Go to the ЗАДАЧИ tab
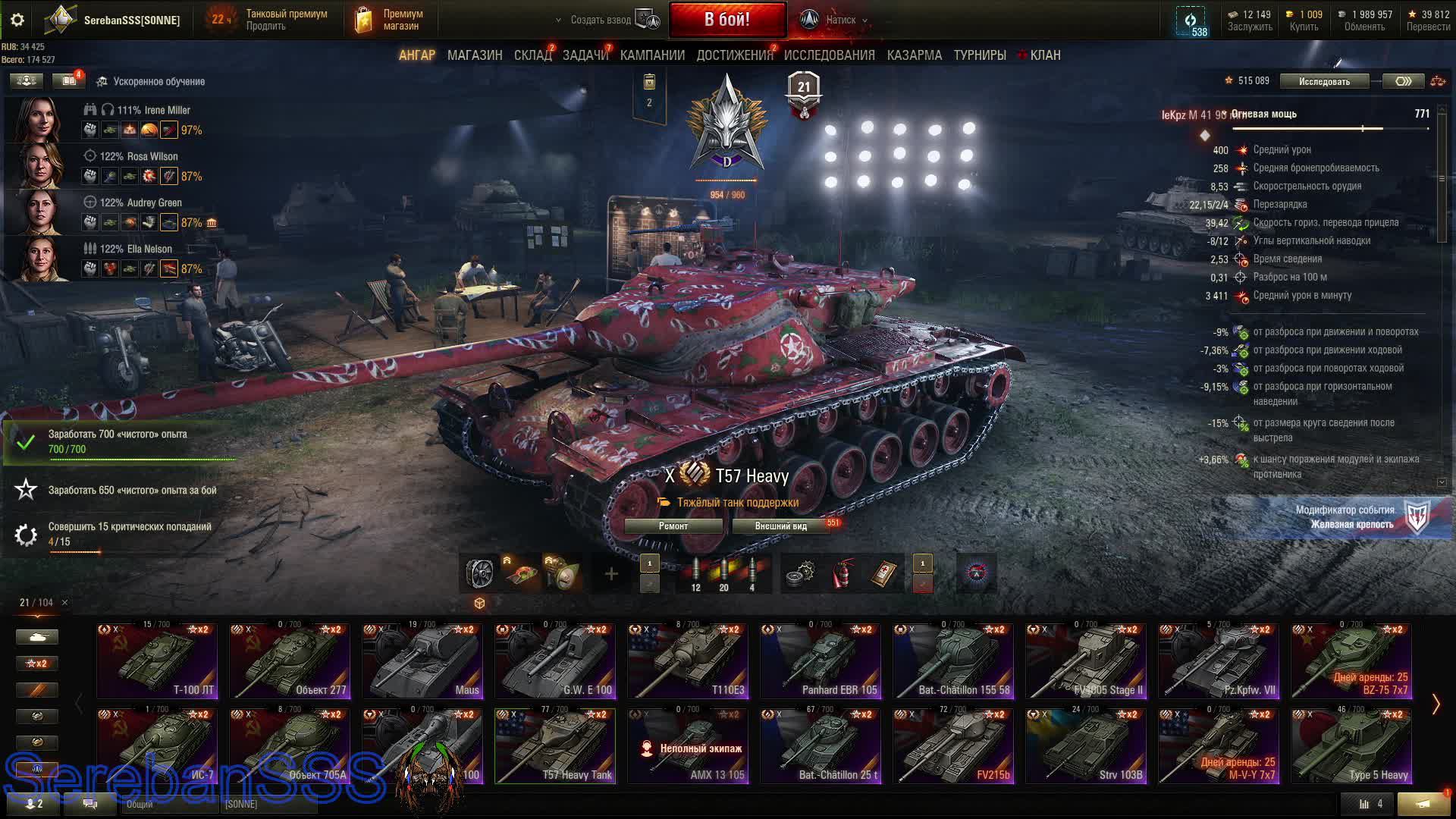 [585, 55]
